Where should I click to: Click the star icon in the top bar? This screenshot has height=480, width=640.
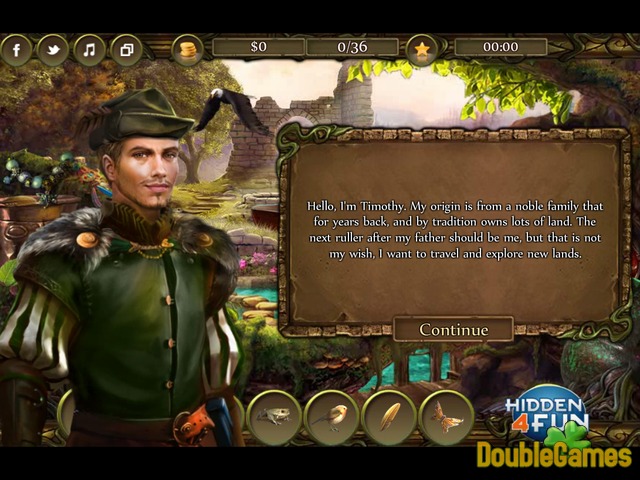coord(422,49)
